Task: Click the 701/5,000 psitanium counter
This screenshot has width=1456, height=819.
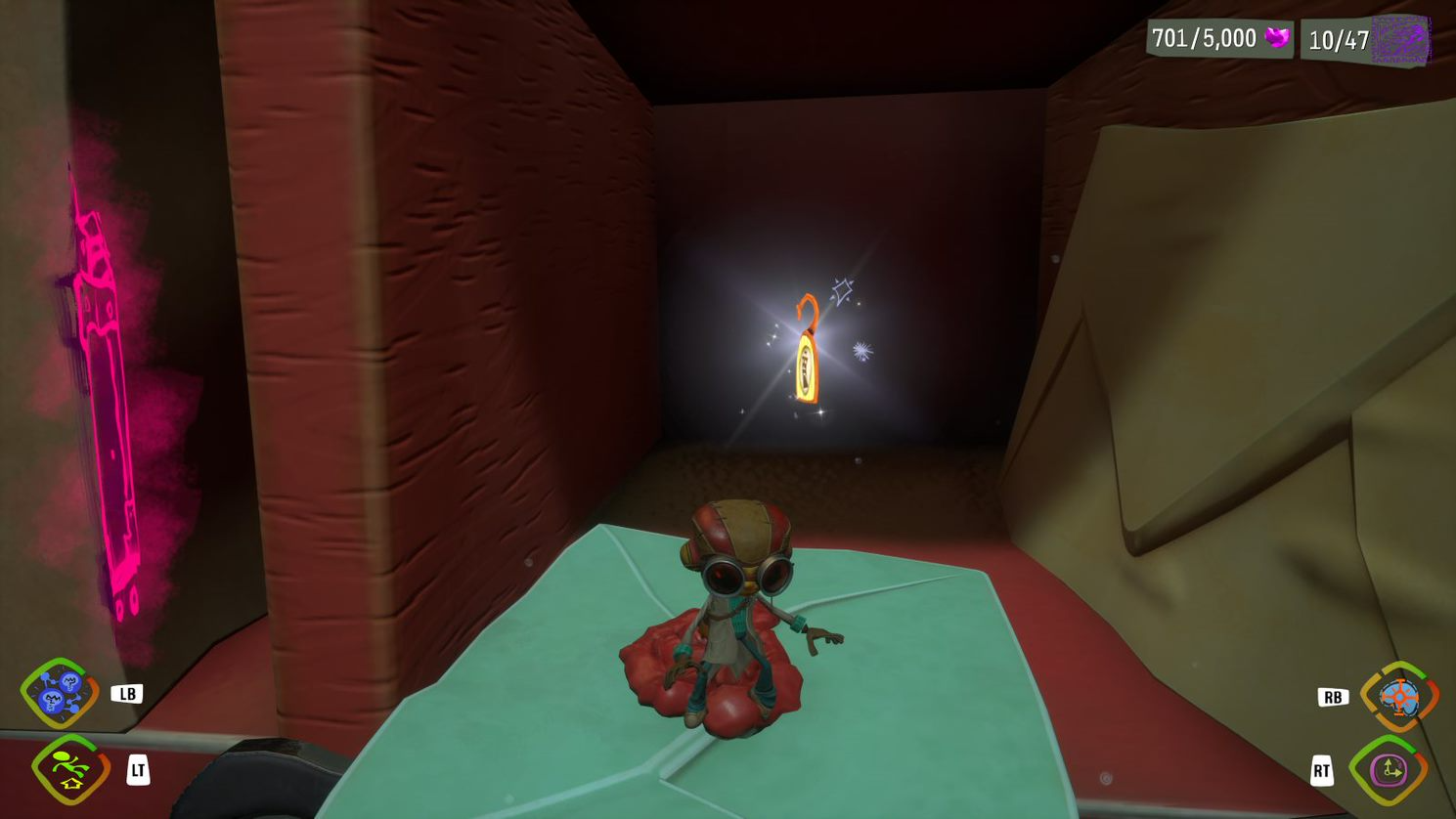Action: pos(1205,39)
